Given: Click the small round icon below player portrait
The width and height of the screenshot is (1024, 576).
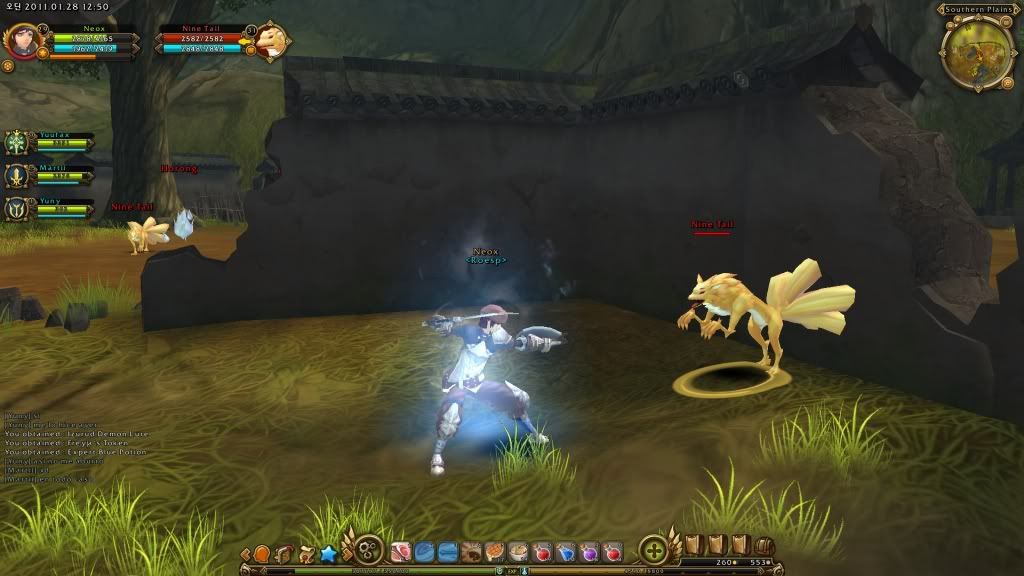Looking at the screenshot, I should pos(8,66).
